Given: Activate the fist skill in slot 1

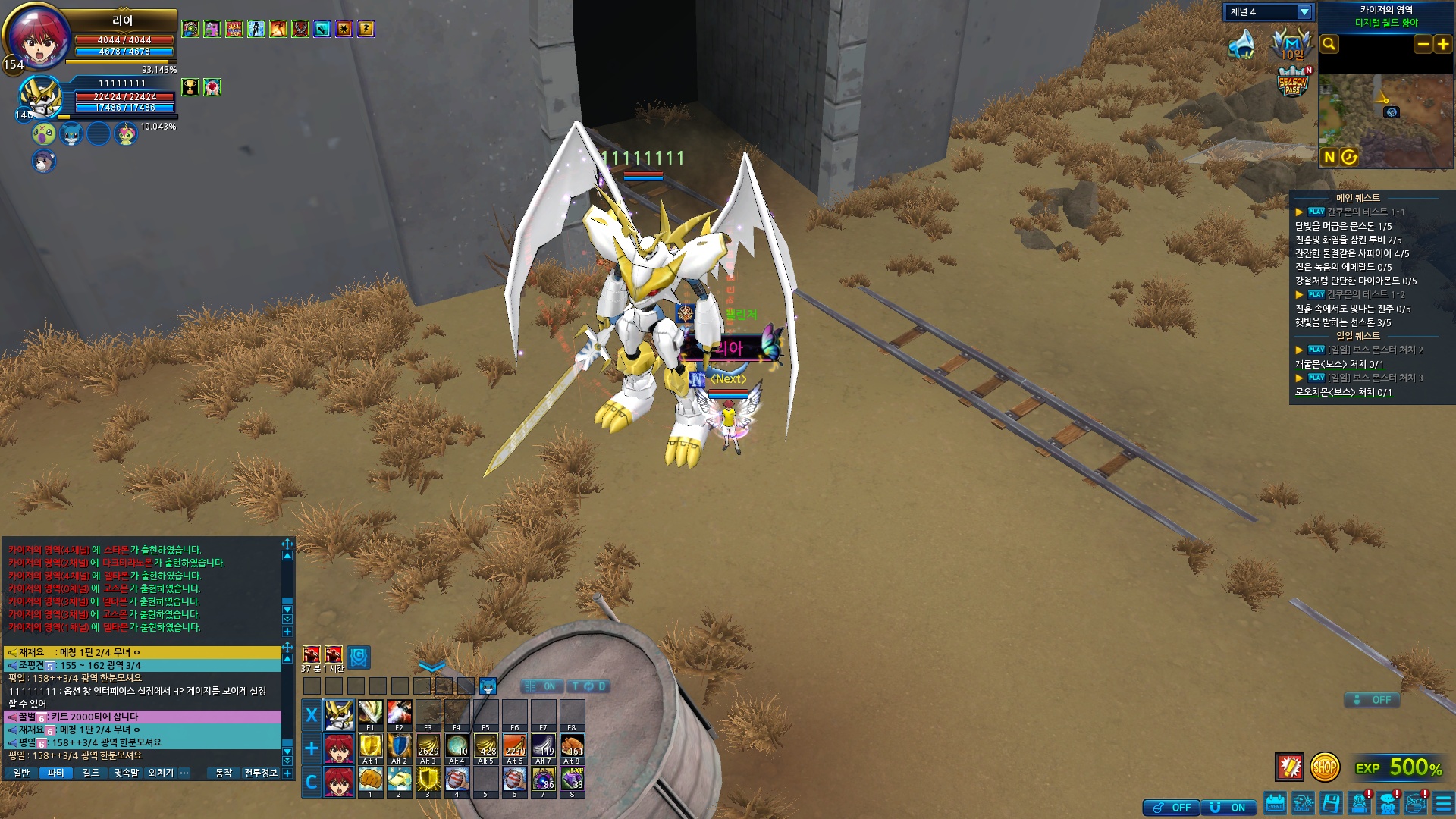Looking at the screenshot, I should tap(370, 780).
